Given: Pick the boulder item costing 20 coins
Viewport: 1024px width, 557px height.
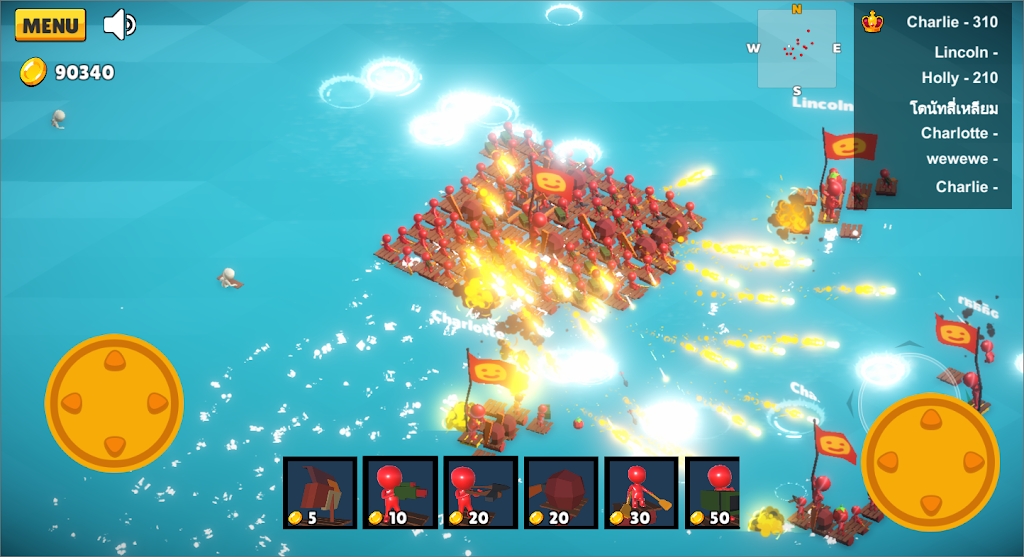Looking at the screenshot, I should (561, 492).
